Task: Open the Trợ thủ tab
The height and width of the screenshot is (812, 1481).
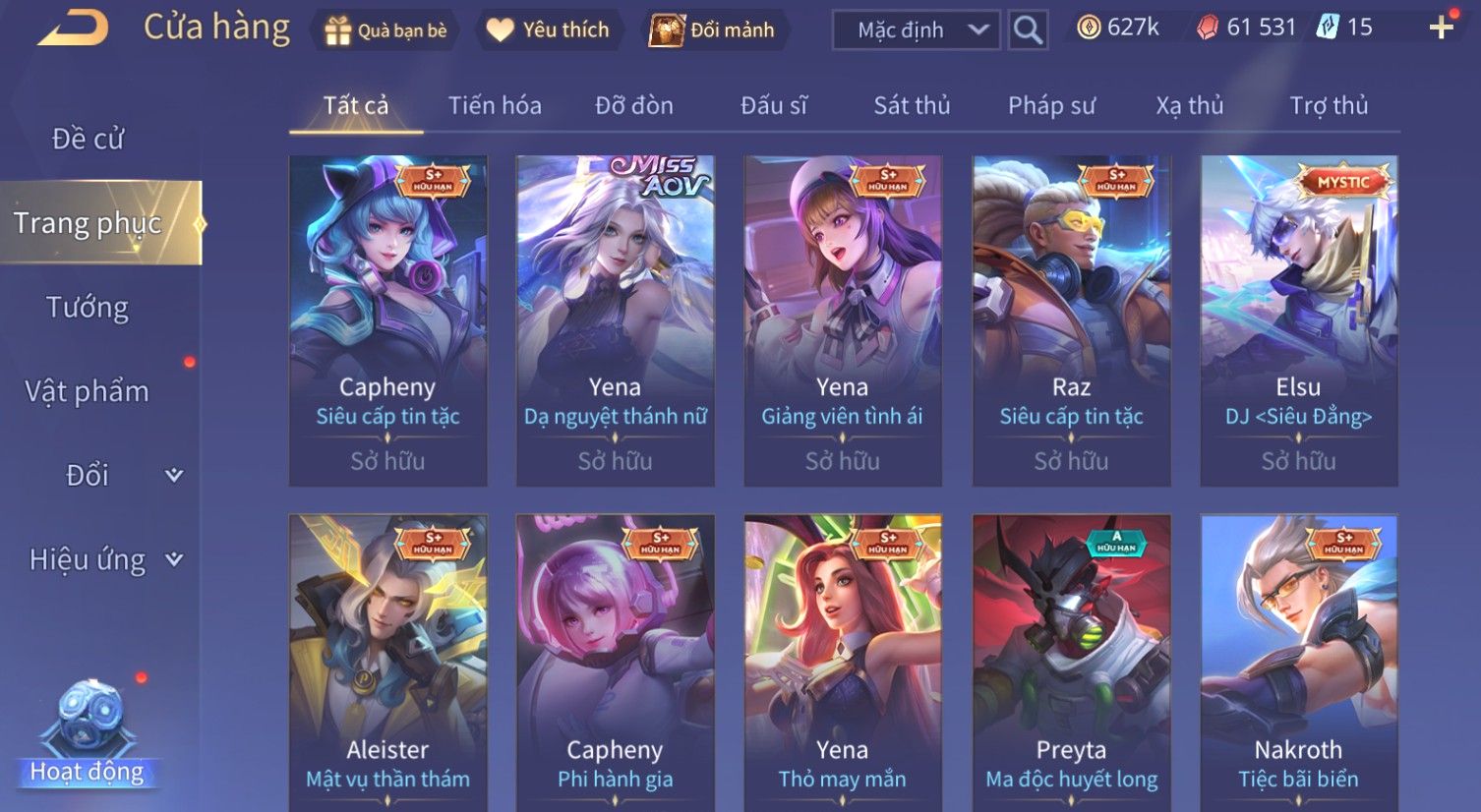Action: pyautogui.click(x=1329, y=105)
